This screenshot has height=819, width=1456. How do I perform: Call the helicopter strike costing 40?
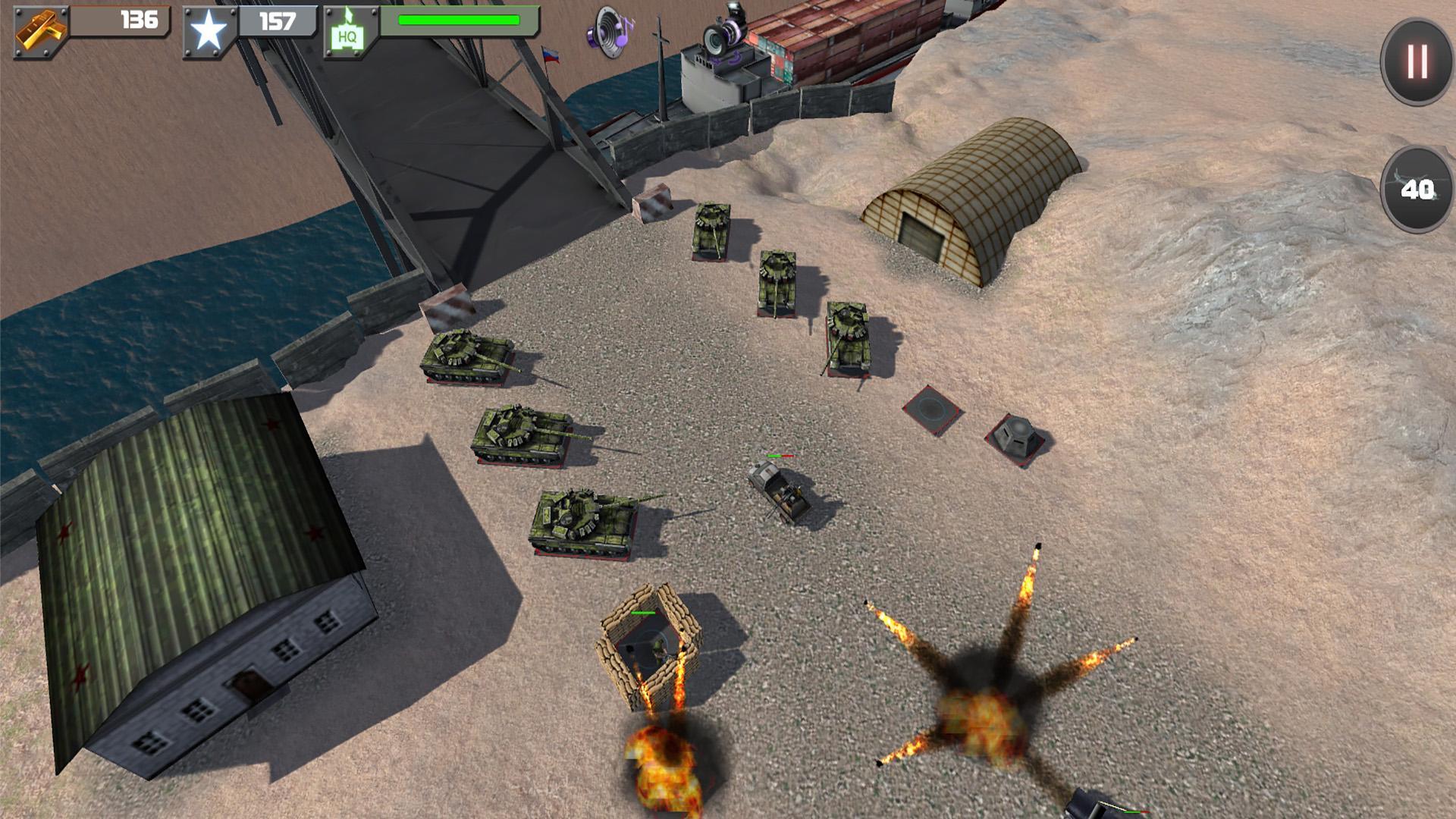(x=1417, y=189)
